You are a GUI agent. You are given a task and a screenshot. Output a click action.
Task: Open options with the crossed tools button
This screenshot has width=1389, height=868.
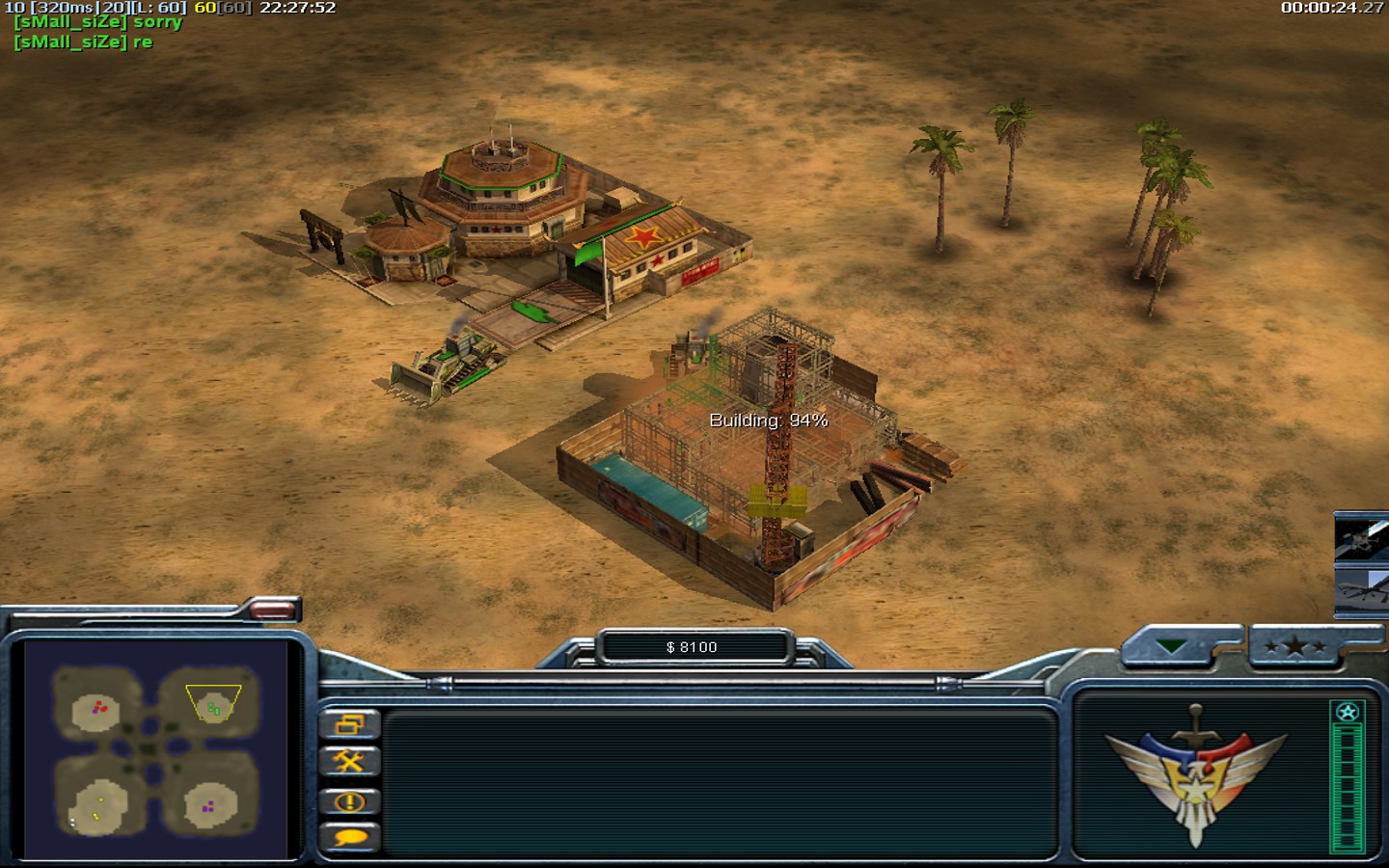tap(349, 762)
